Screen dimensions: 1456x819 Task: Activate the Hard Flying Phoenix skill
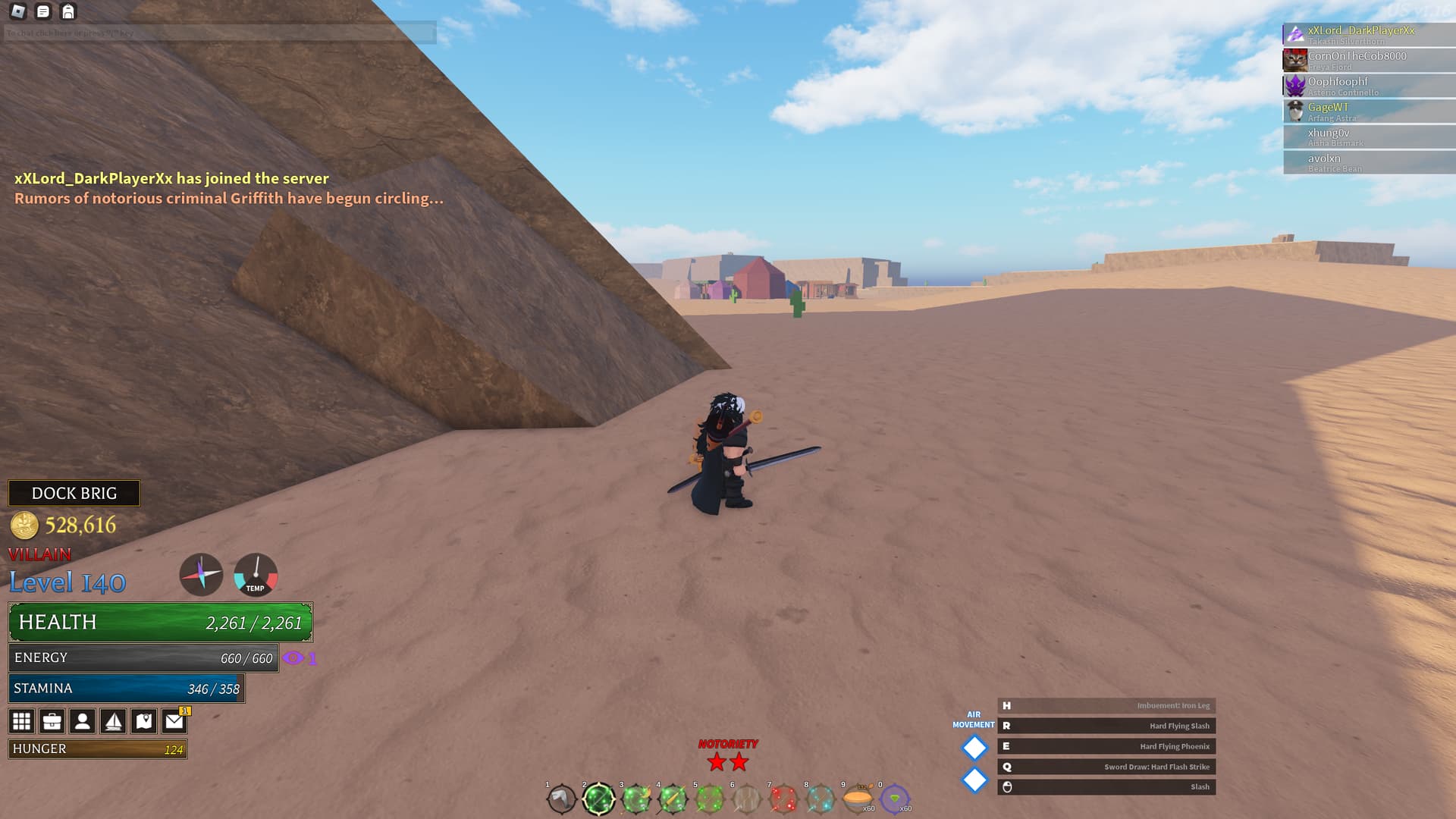(x=1106, y=746)
